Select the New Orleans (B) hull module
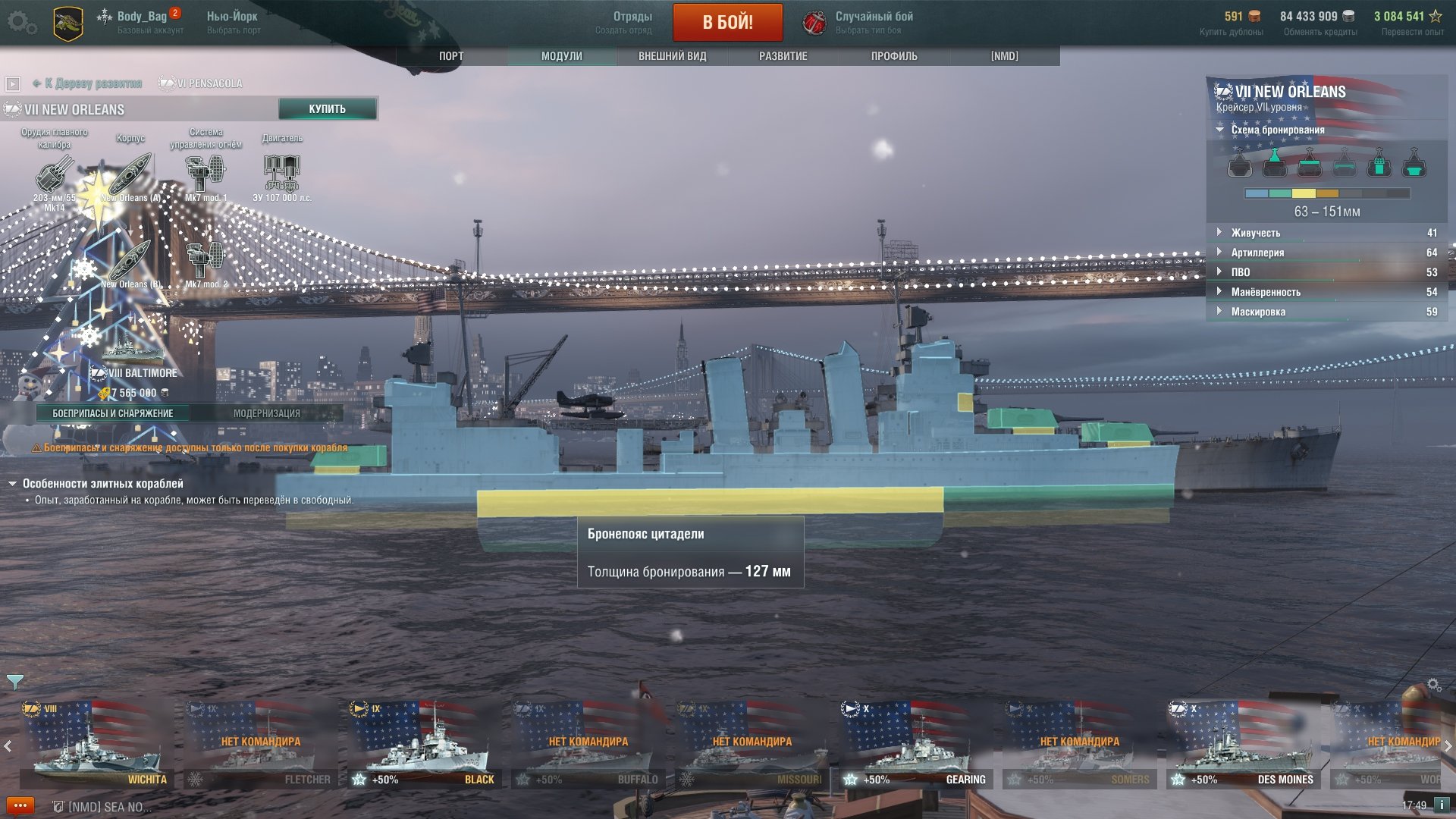 click(x=130, y=262)
